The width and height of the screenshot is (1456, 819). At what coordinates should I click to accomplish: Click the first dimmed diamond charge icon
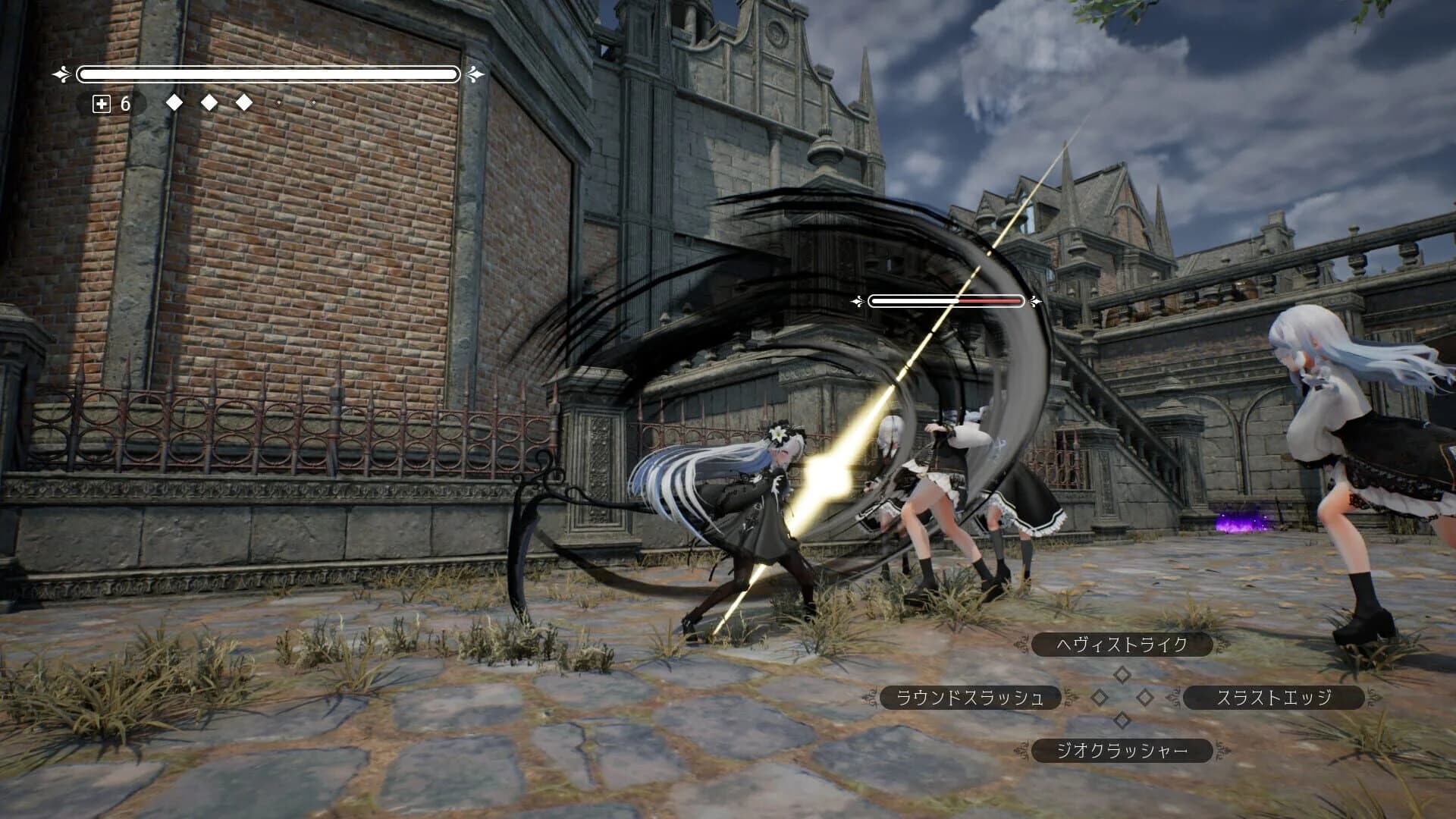coord(278,102)
